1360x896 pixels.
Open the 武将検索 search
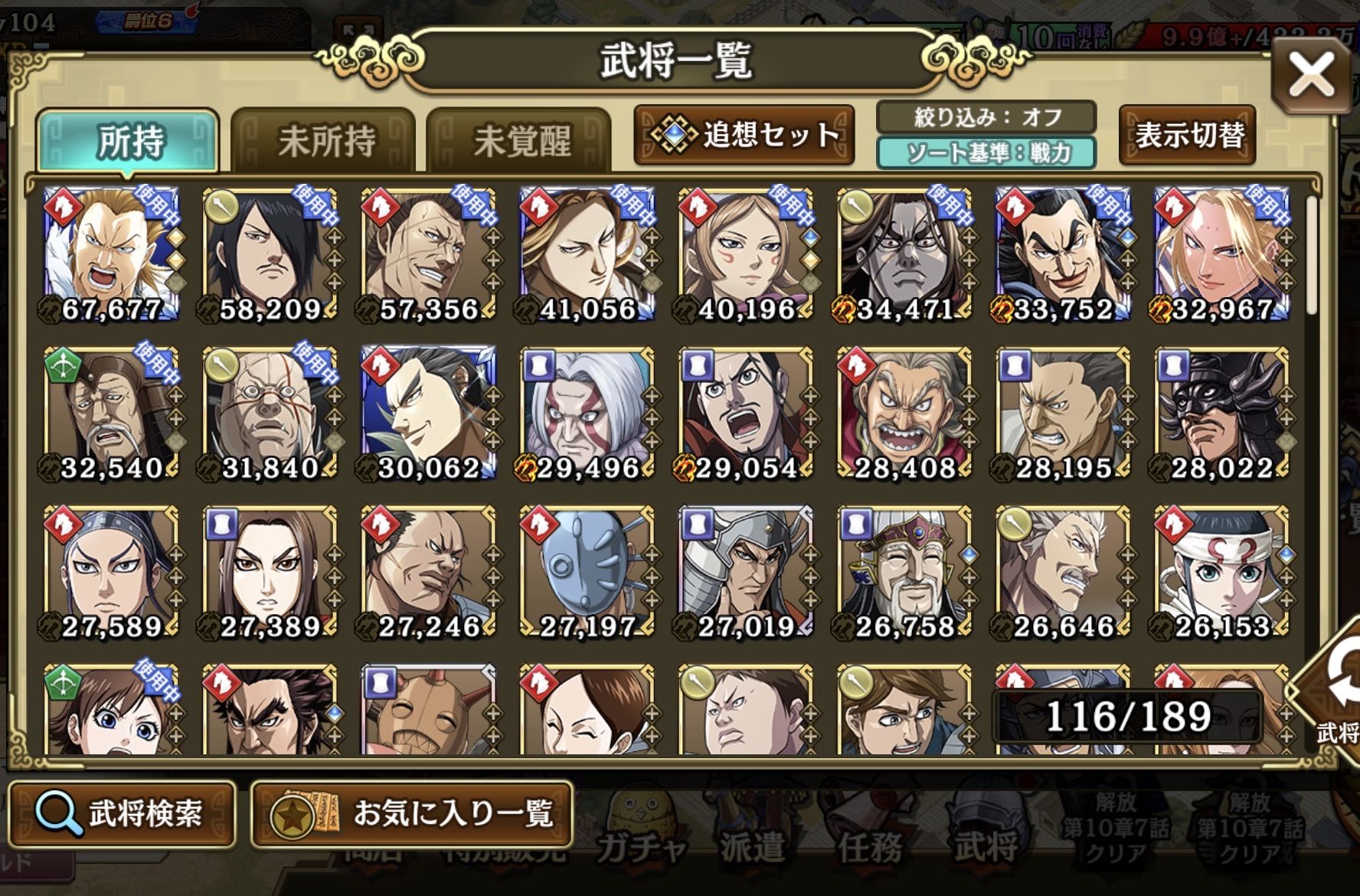(123, 813)
